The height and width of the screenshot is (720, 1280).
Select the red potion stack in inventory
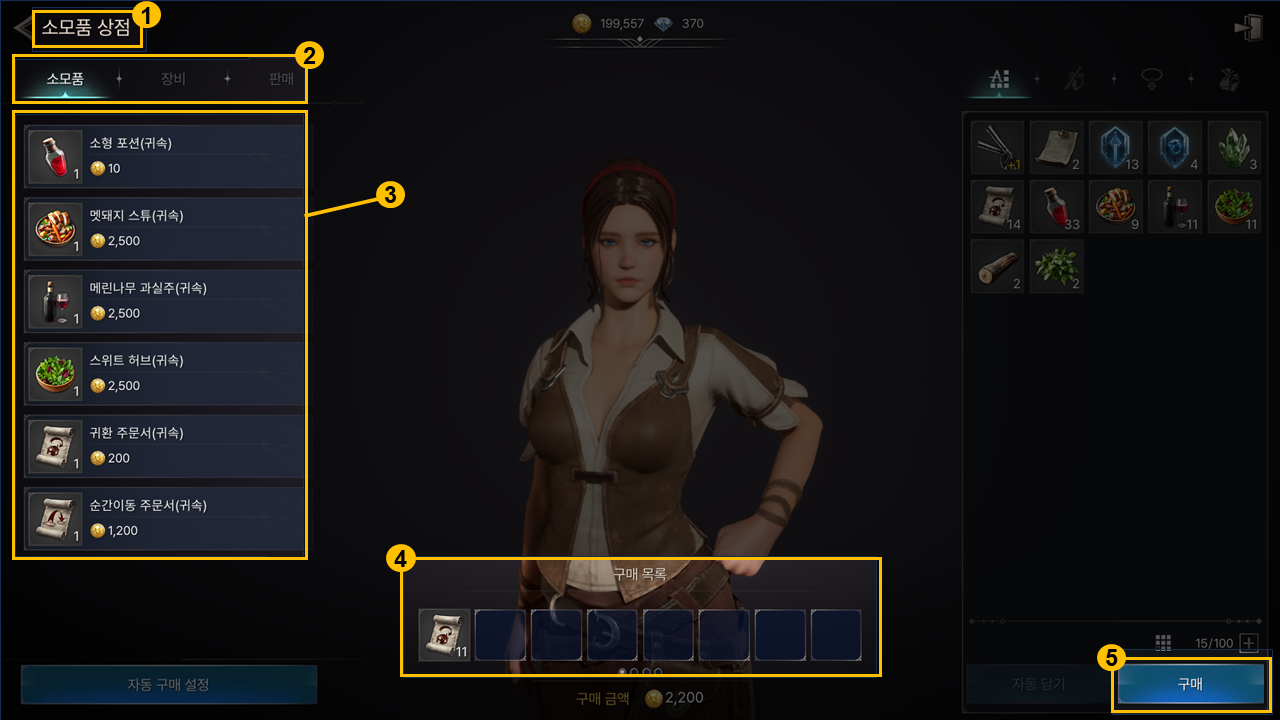pos(1056,207)
